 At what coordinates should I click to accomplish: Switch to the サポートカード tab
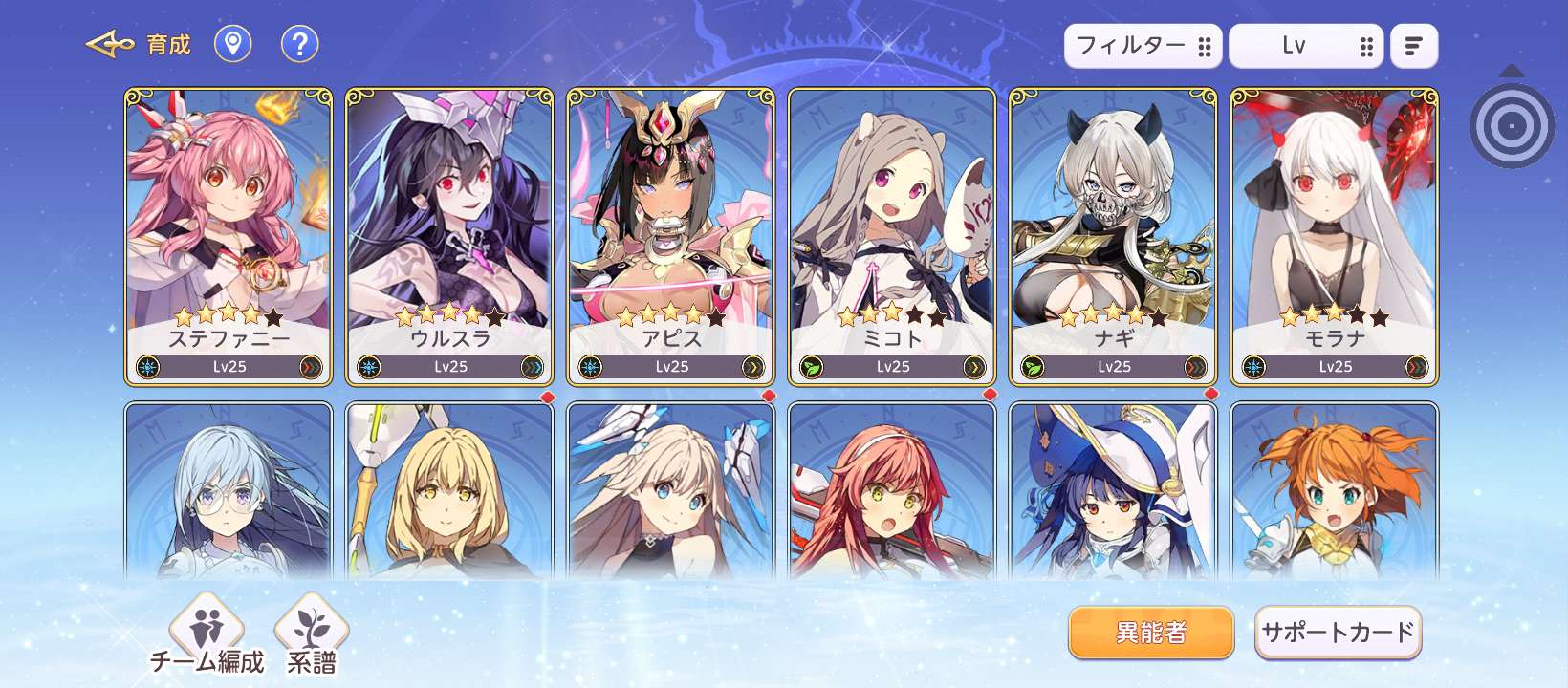tap(1338, 632)
